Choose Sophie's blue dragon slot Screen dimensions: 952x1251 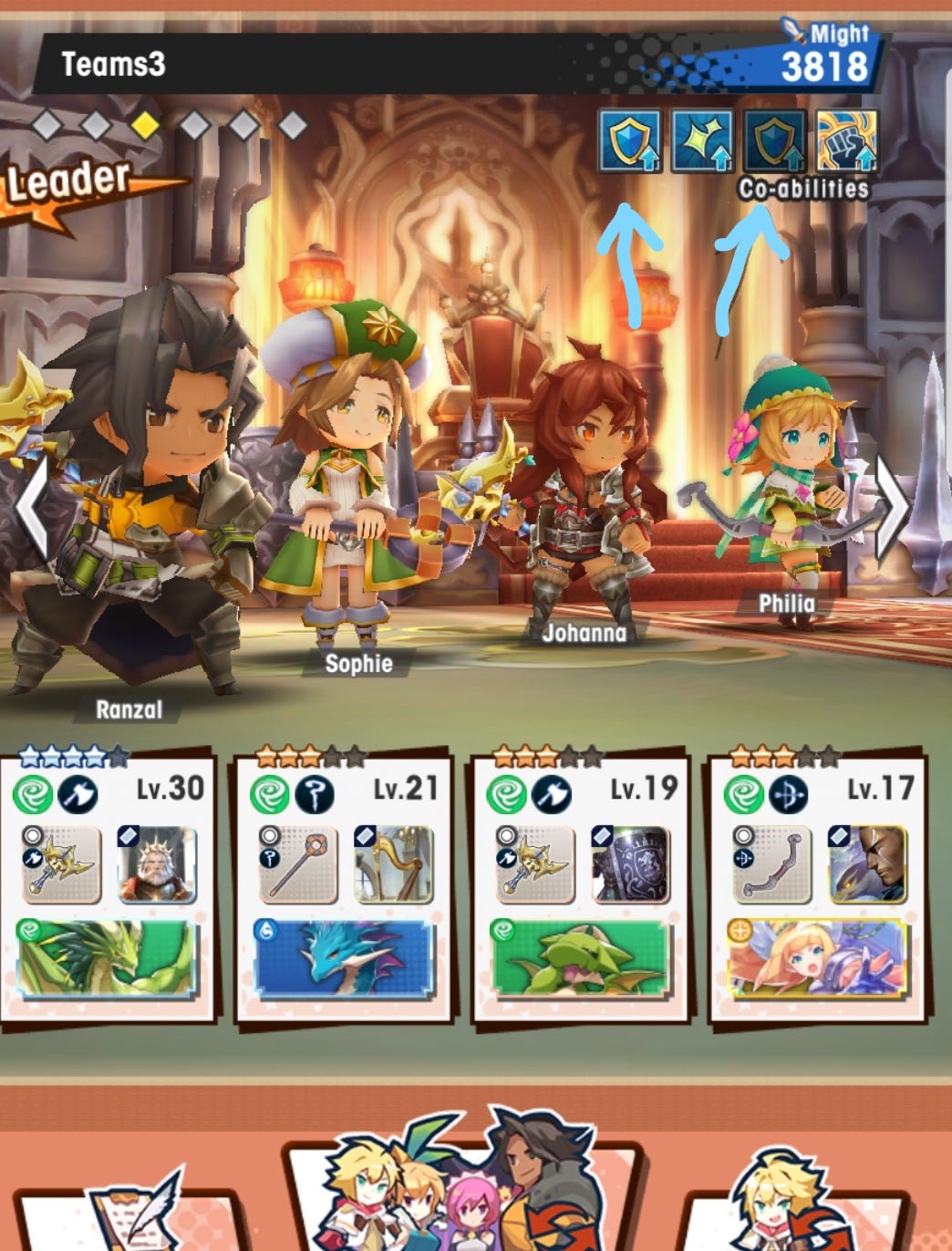click(344, 958)
